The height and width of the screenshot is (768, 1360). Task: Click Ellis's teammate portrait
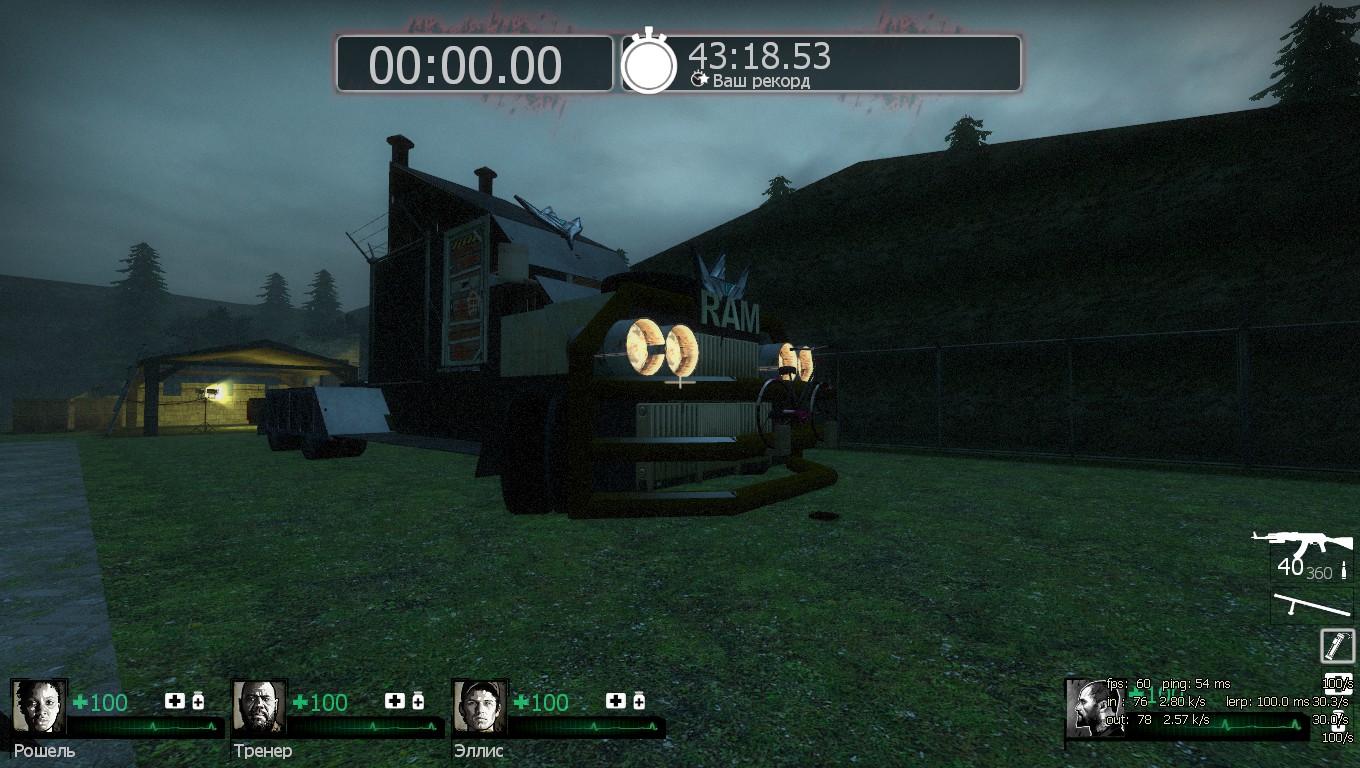[479, 707]
